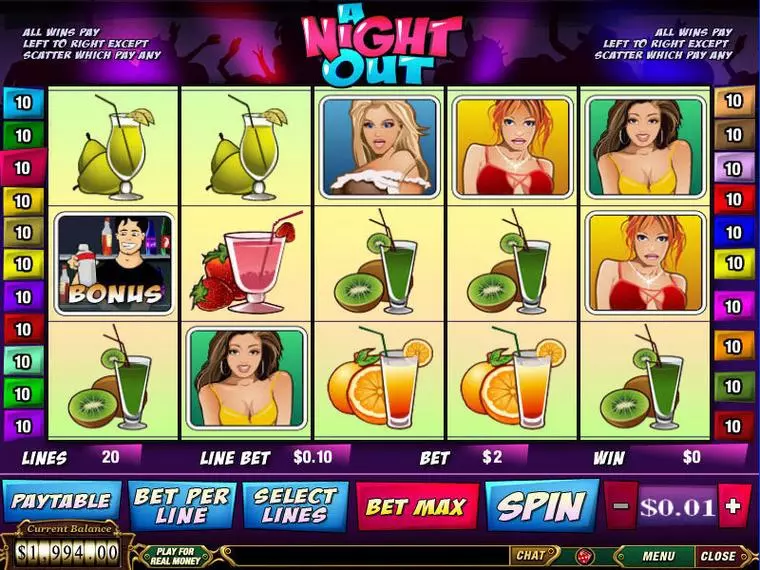
Task: Increase coin value with plus button
Action: coord(733,506)
